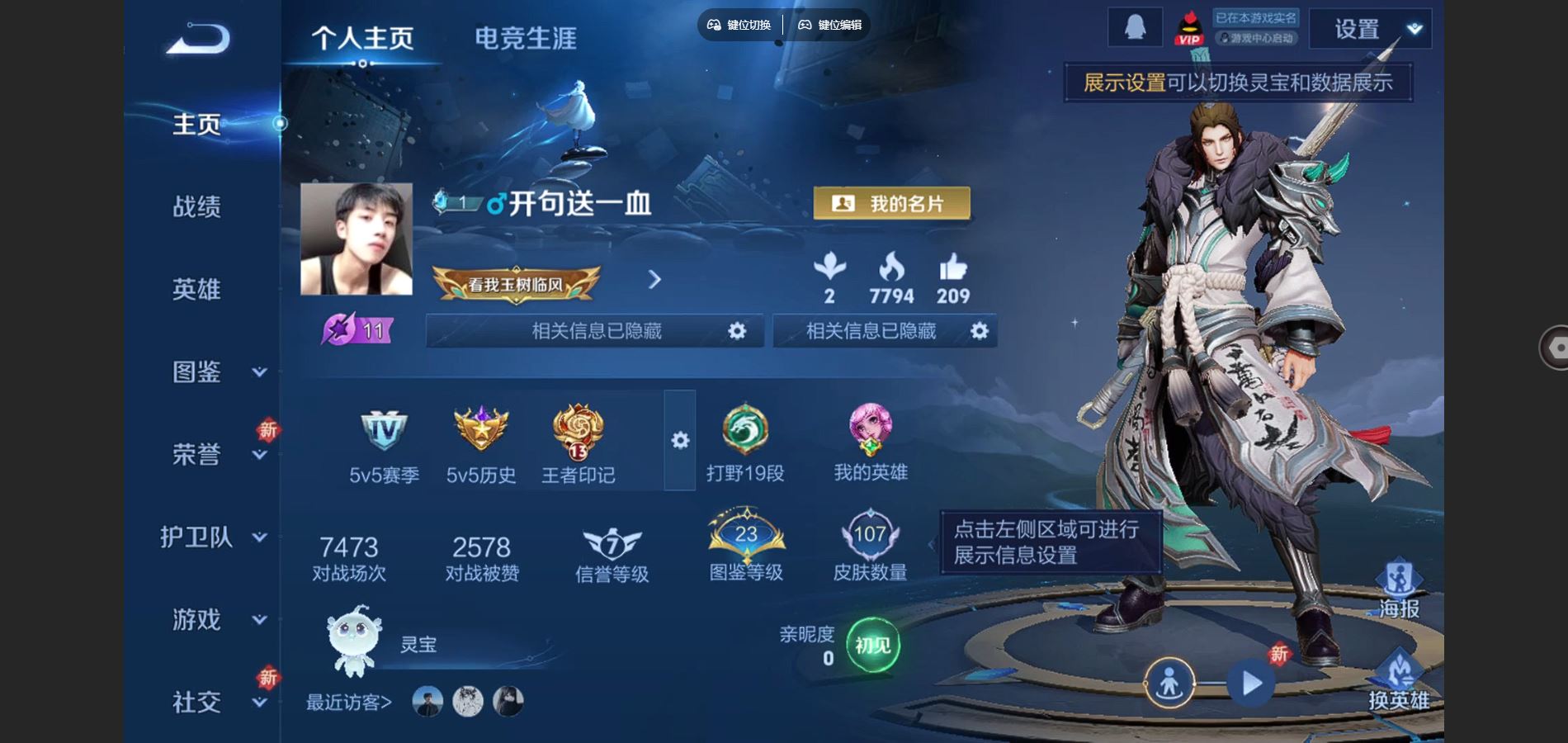
Task: Open the 社交 sidebar entry
Action: (x=215, y=702)
